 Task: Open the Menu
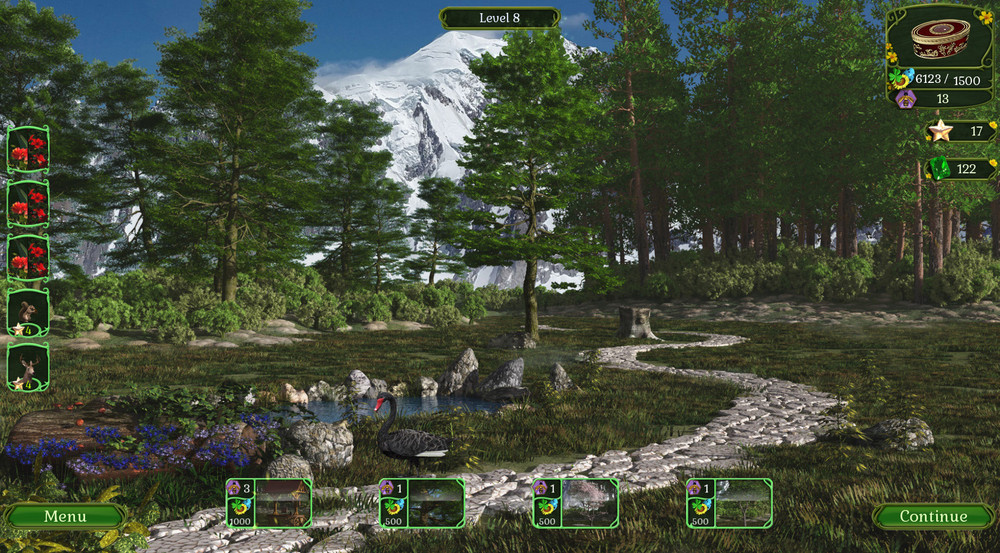pyautogui.click(x=64, y=516)
